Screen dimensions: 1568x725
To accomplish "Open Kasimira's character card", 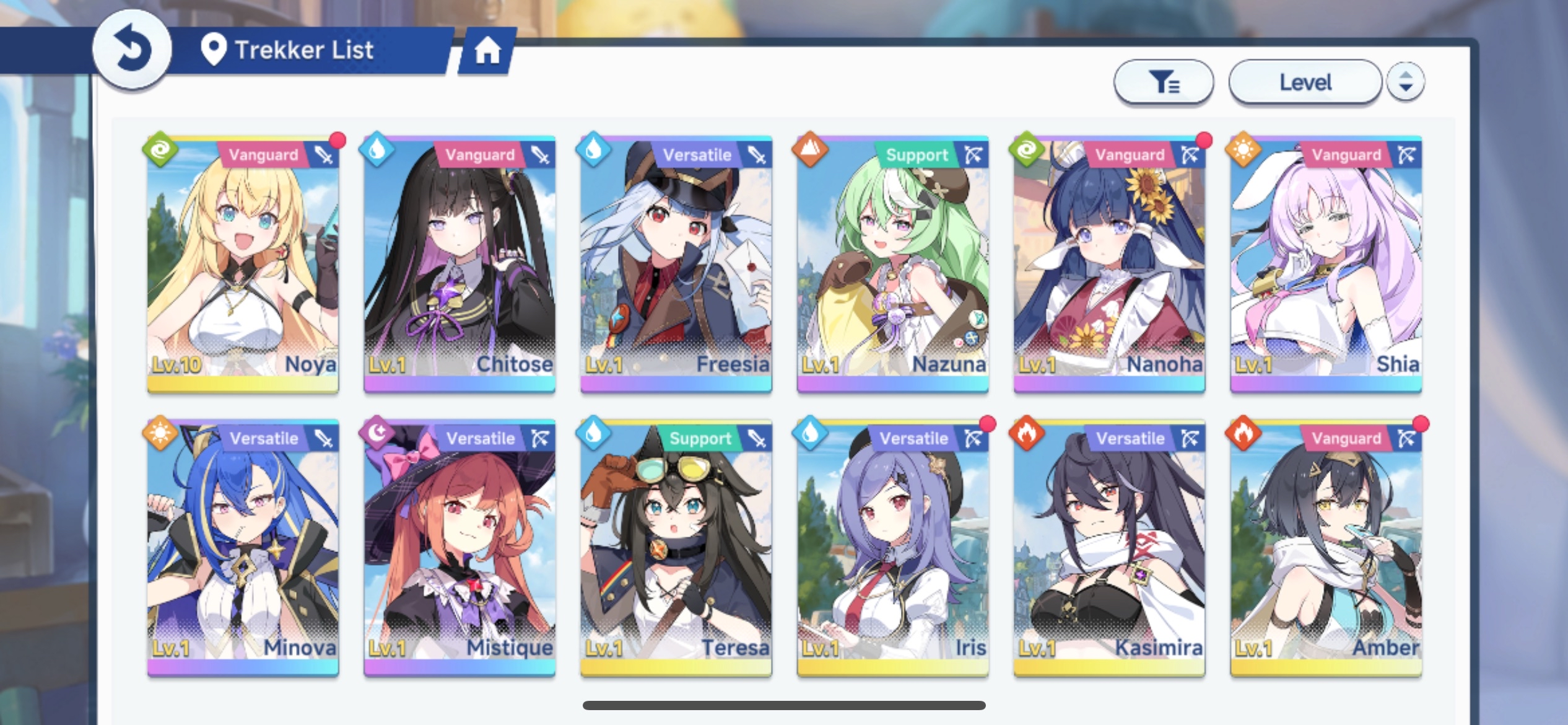I will coord(1109,547).
